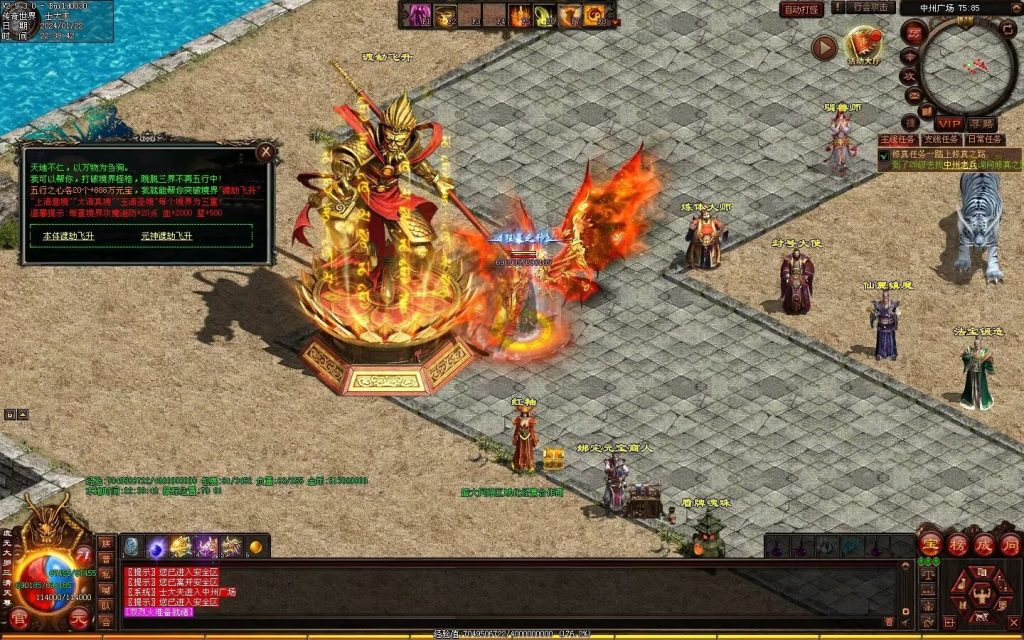Image resolution: width=1024 pixels, height=640 pixels.
Task: Open the 活动大厅 event hall icon
Action: [x=864, y=45]
